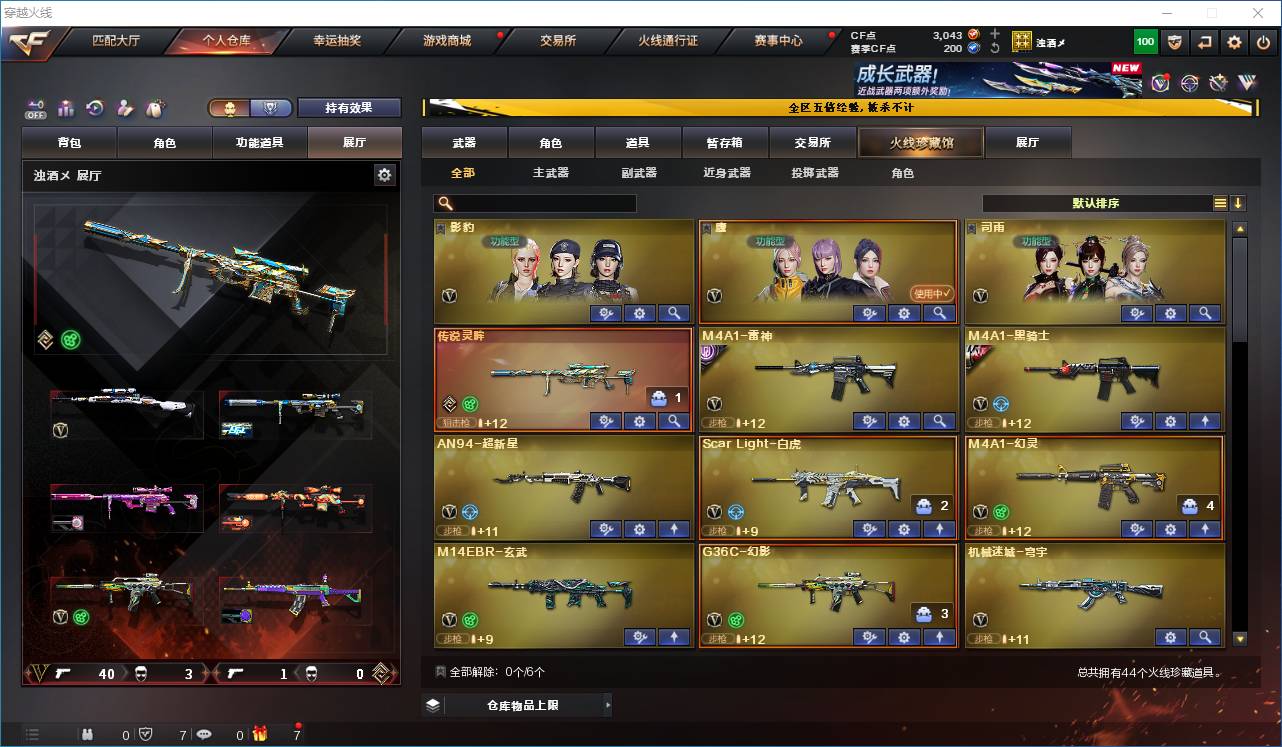Viewport: 1282px width, 747px height.
Task: Click the history restore icon near the OFF switch
Action: coord(95,107)
